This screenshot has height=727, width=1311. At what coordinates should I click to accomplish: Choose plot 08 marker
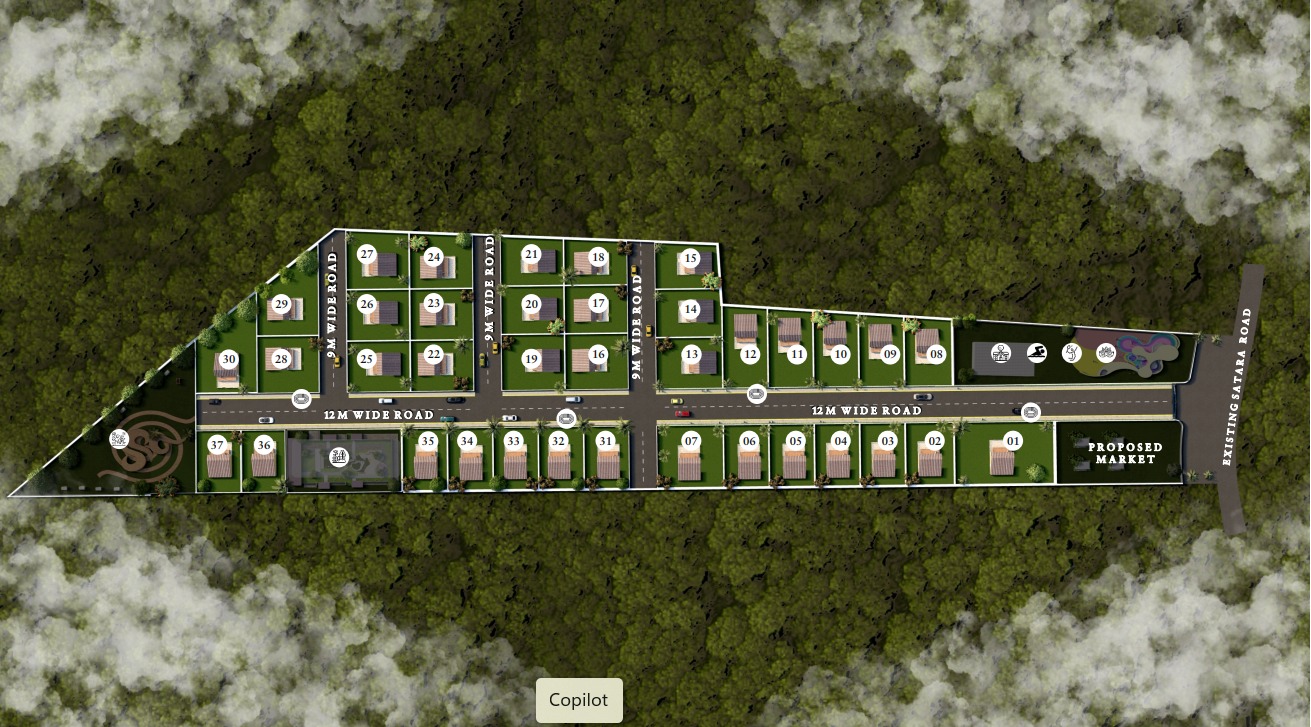[x=936, y=353]
